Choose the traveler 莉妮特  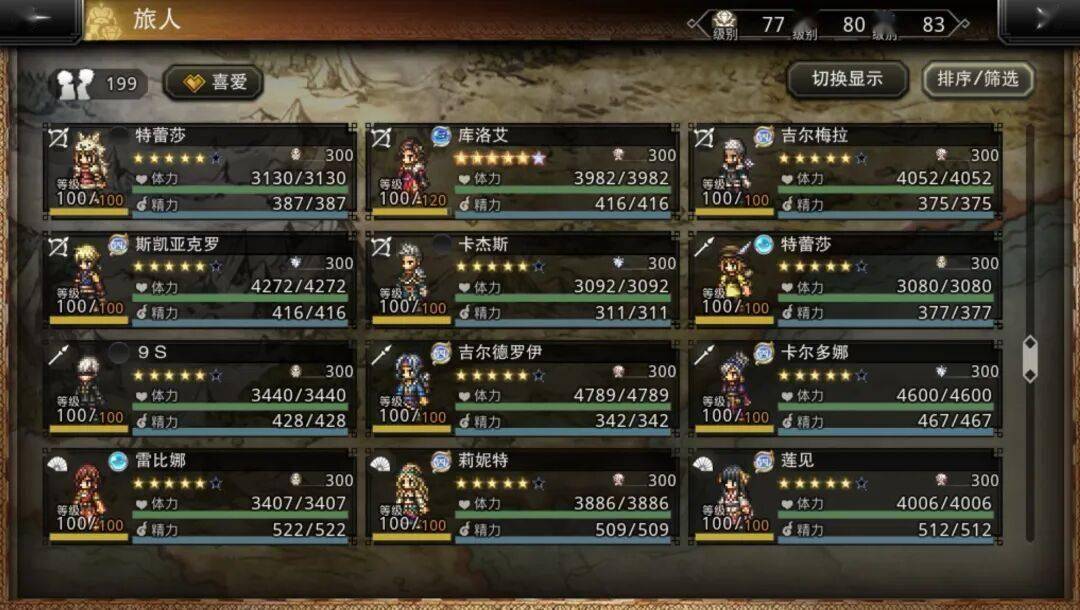pos(522,496)
